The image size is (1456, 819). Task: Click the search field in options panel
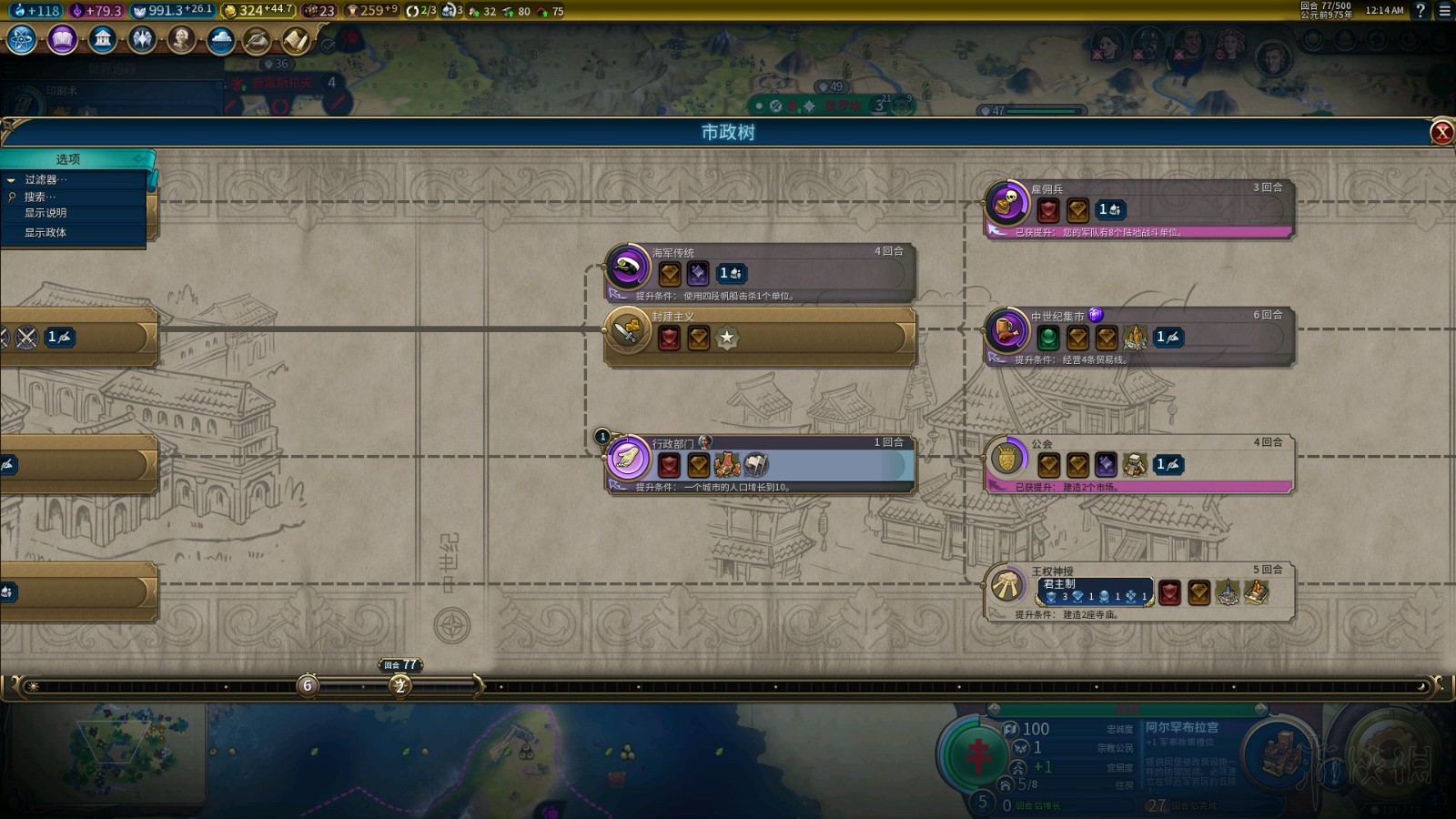pos(41,197)
